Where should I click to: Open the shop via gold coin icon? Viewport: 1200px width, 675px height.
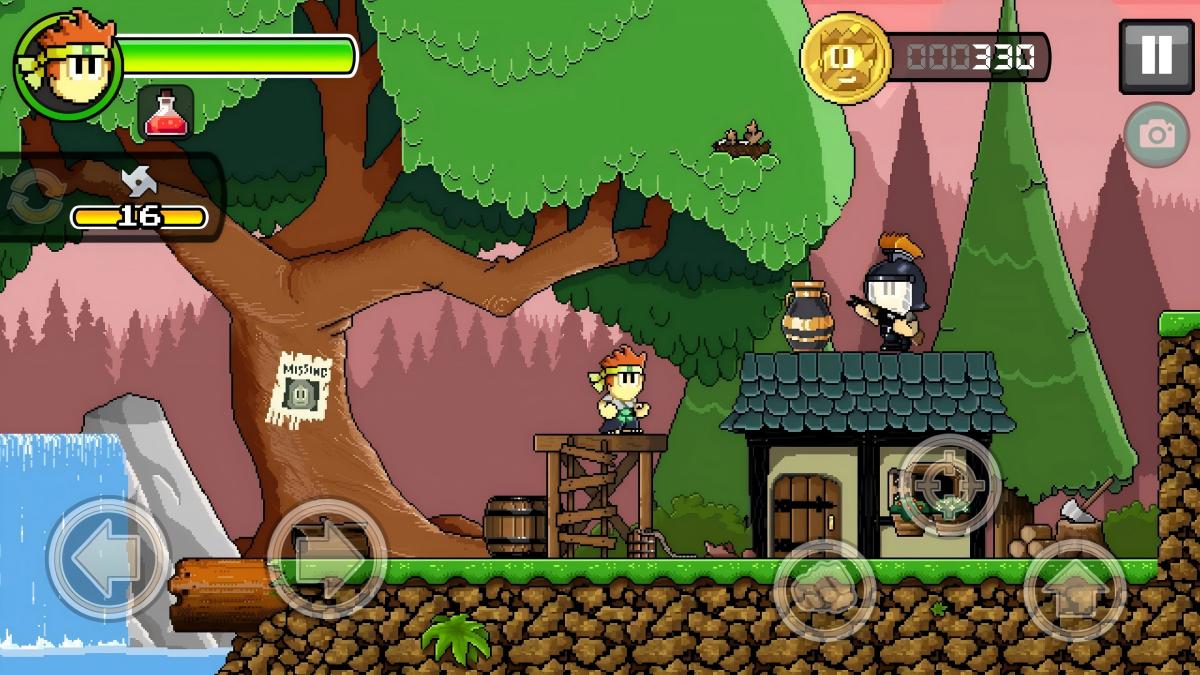pos(845,56)
